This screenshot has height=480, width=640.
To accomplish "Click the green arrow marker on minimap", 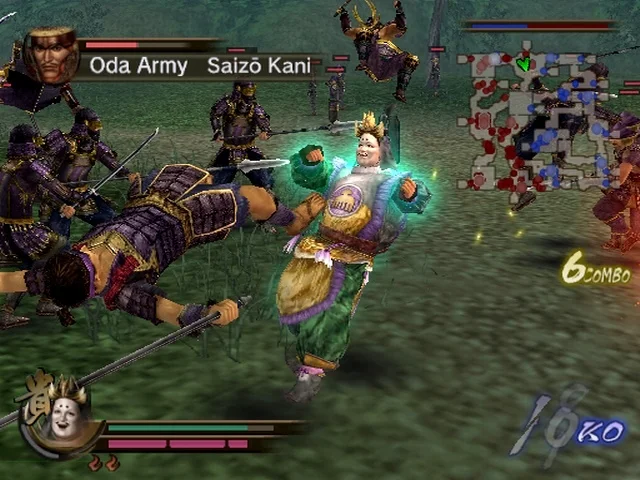I will pos(524,65).
